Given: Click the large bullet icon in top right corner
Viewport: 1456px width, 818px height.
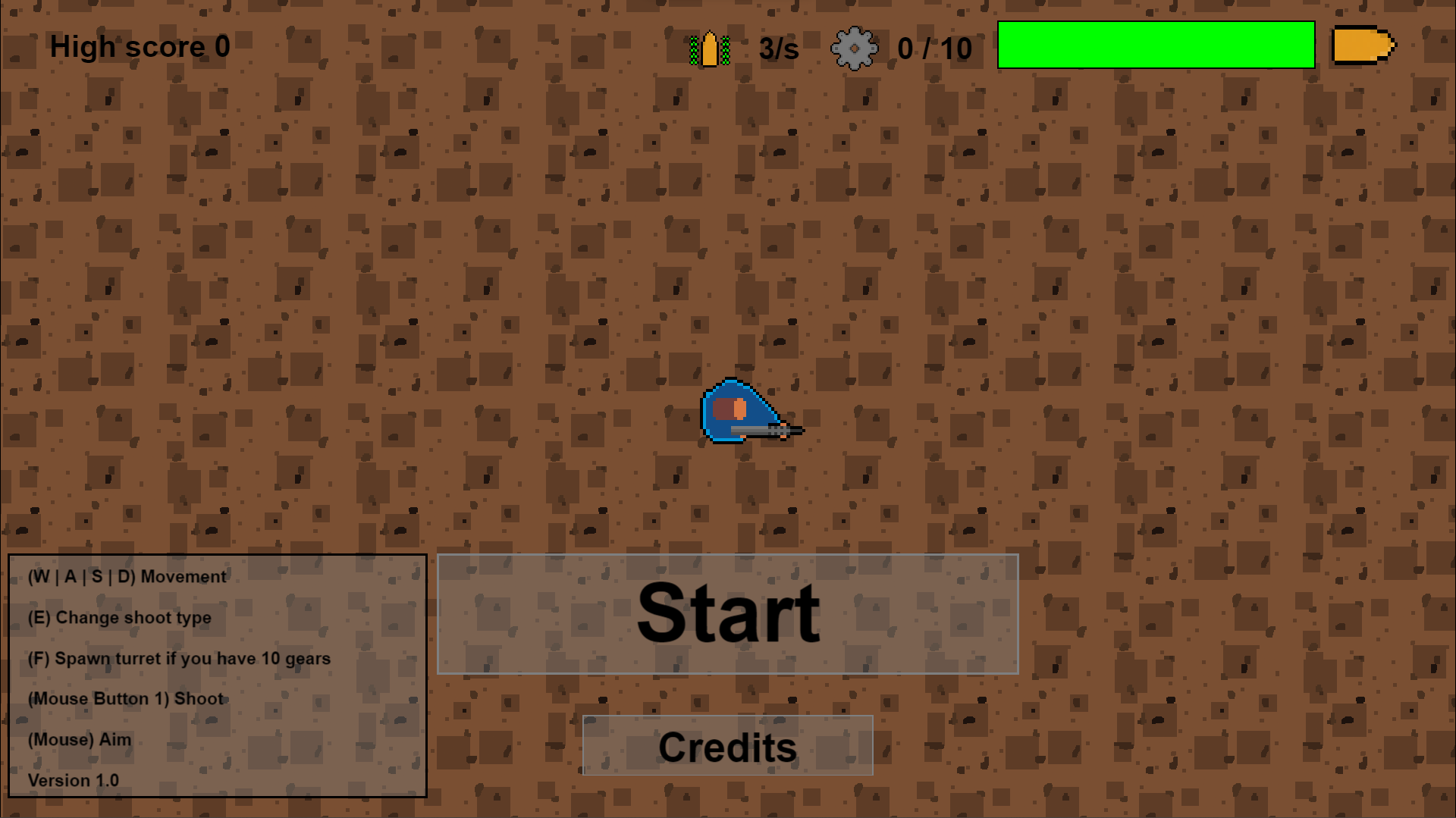Looking at the screenshot, I should (1361, 45).
